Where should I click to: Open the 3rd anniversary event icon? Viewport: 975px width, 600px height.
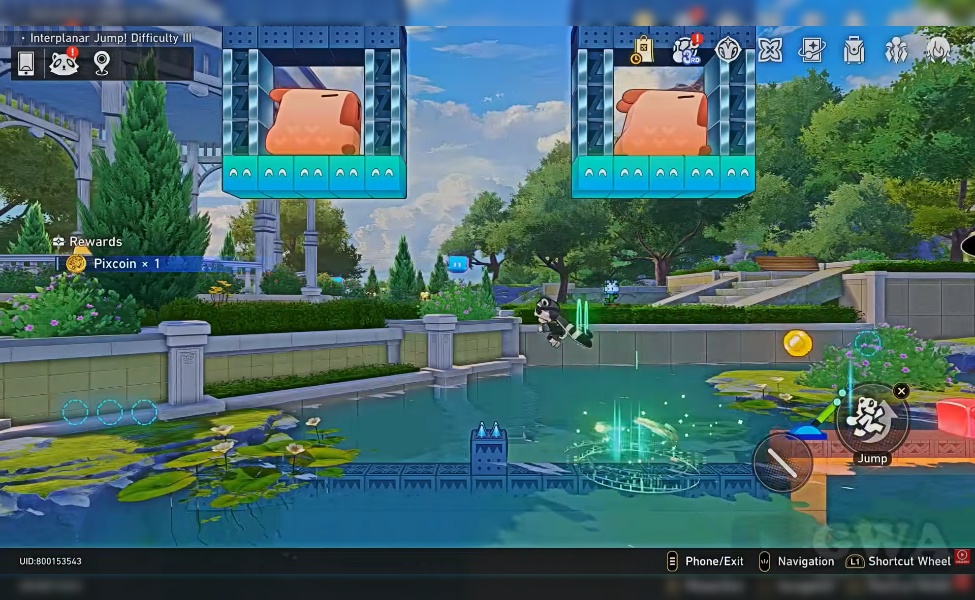pos(686,50)
